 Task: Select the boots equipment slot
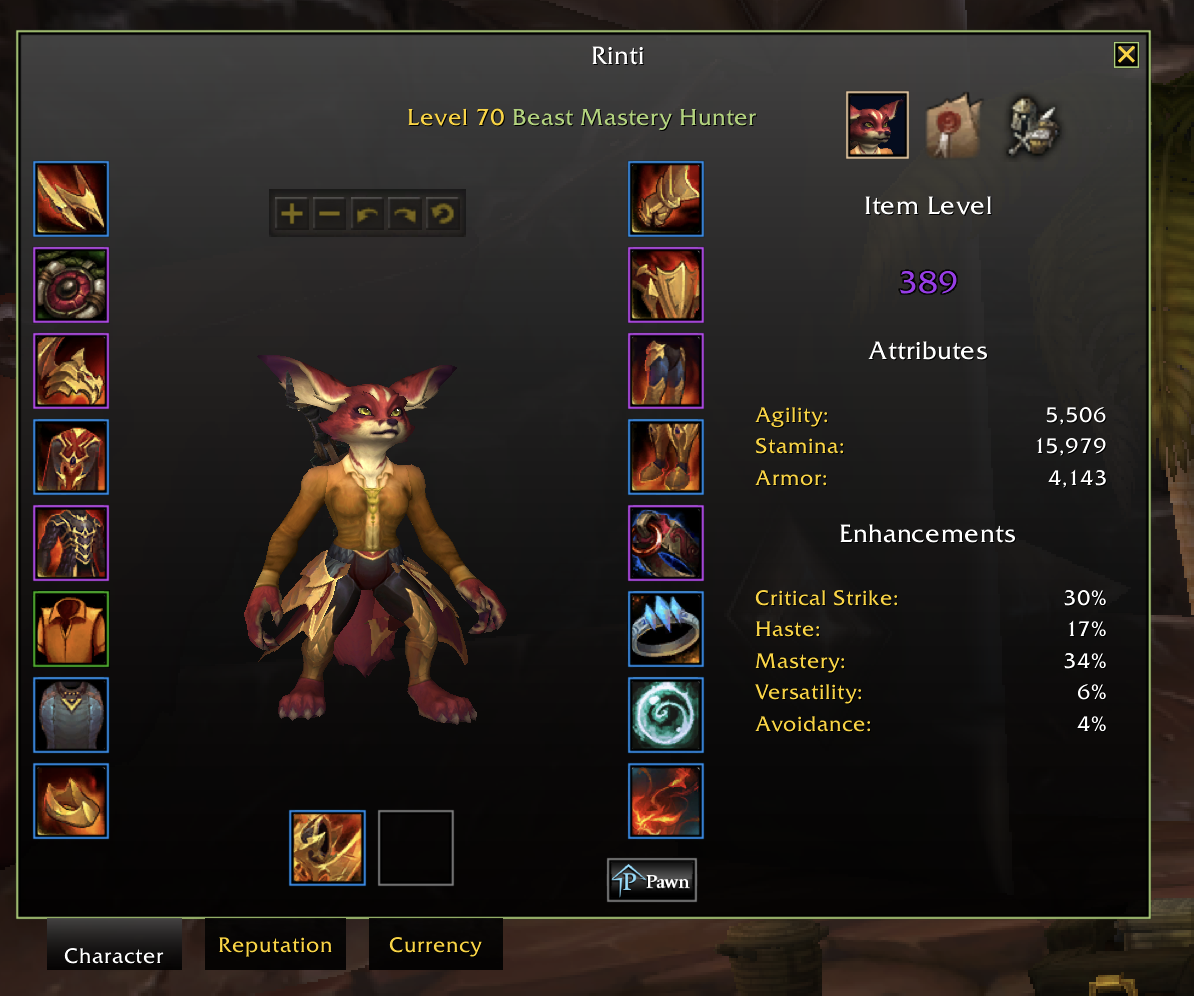[x=666, y=457]
